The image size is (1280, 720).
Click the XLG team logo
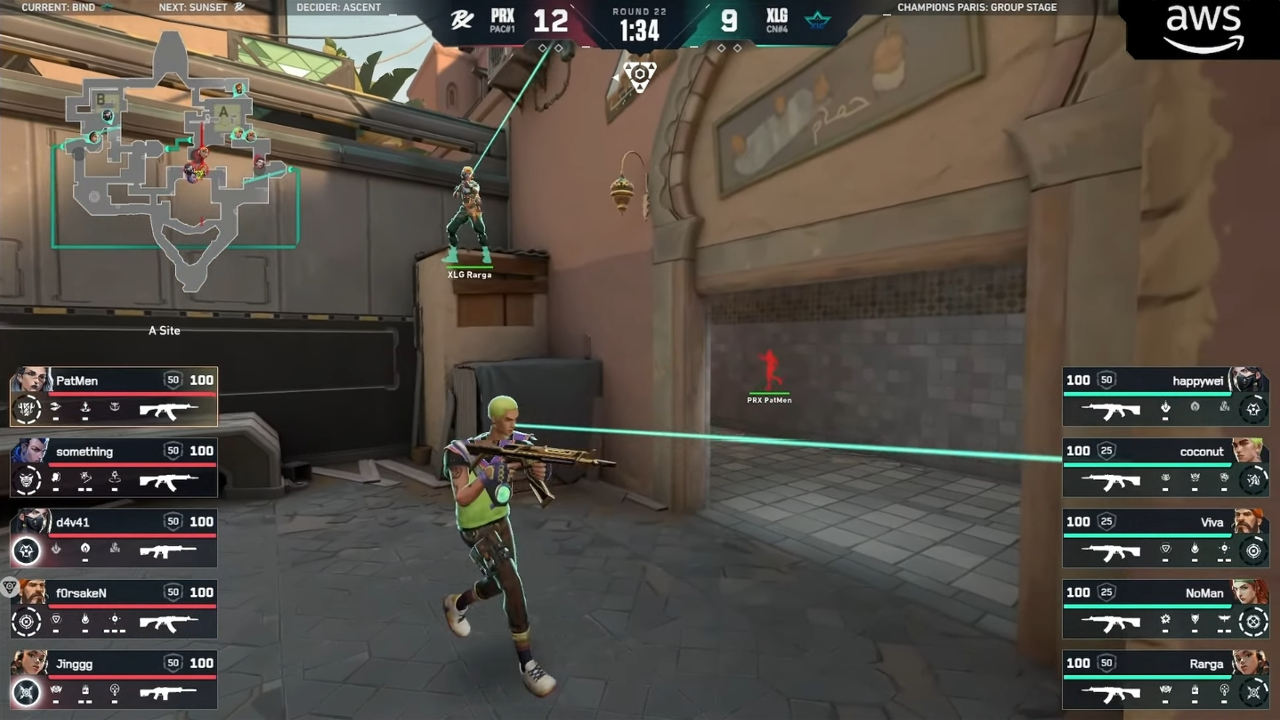tap(817, 21)
